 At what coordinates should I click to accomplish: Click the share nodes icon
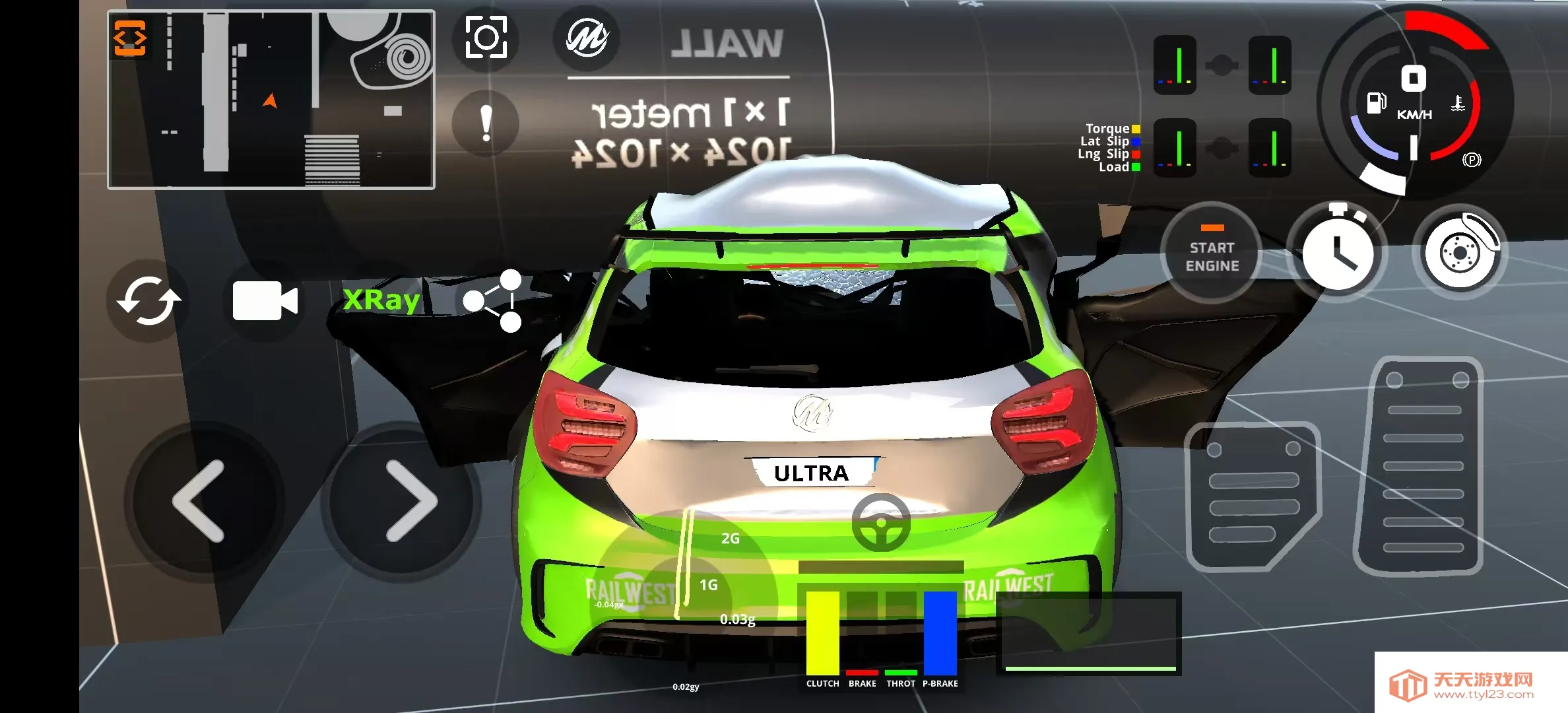pos(494,301)
